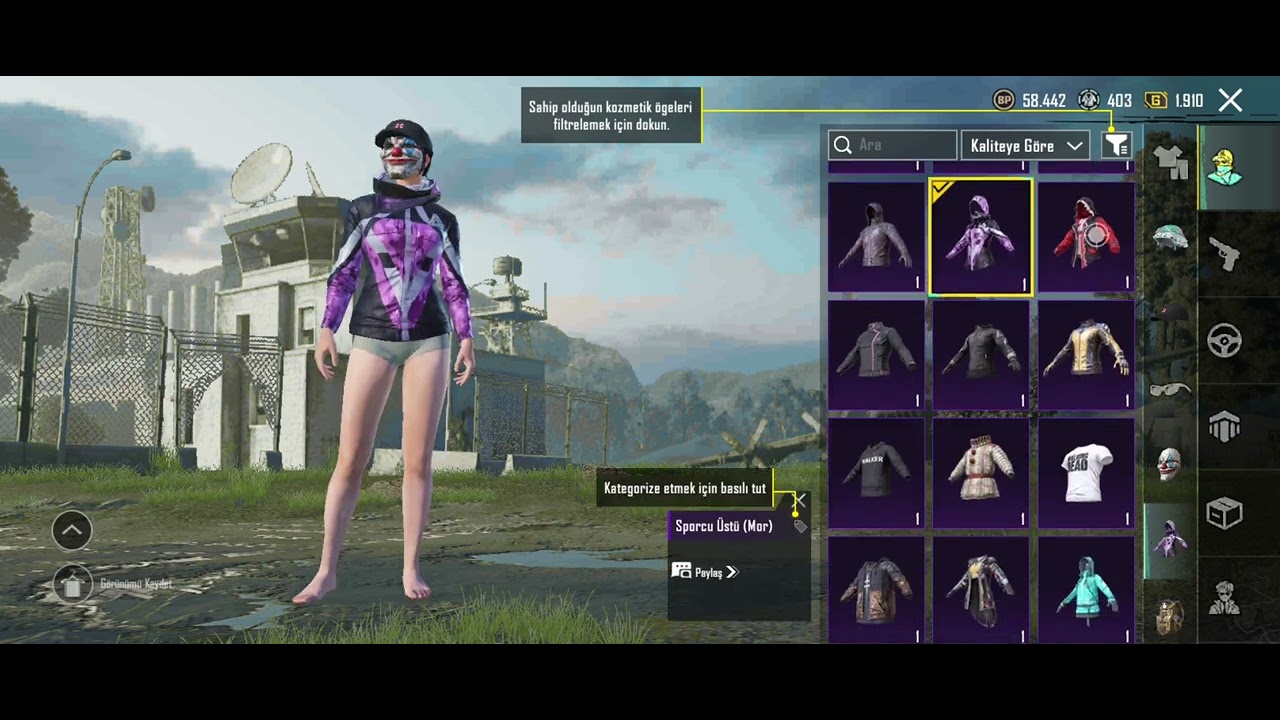Select the teal hoodie item
Viewport: 1280px width, 720px height.
(x=1086, y=589)
